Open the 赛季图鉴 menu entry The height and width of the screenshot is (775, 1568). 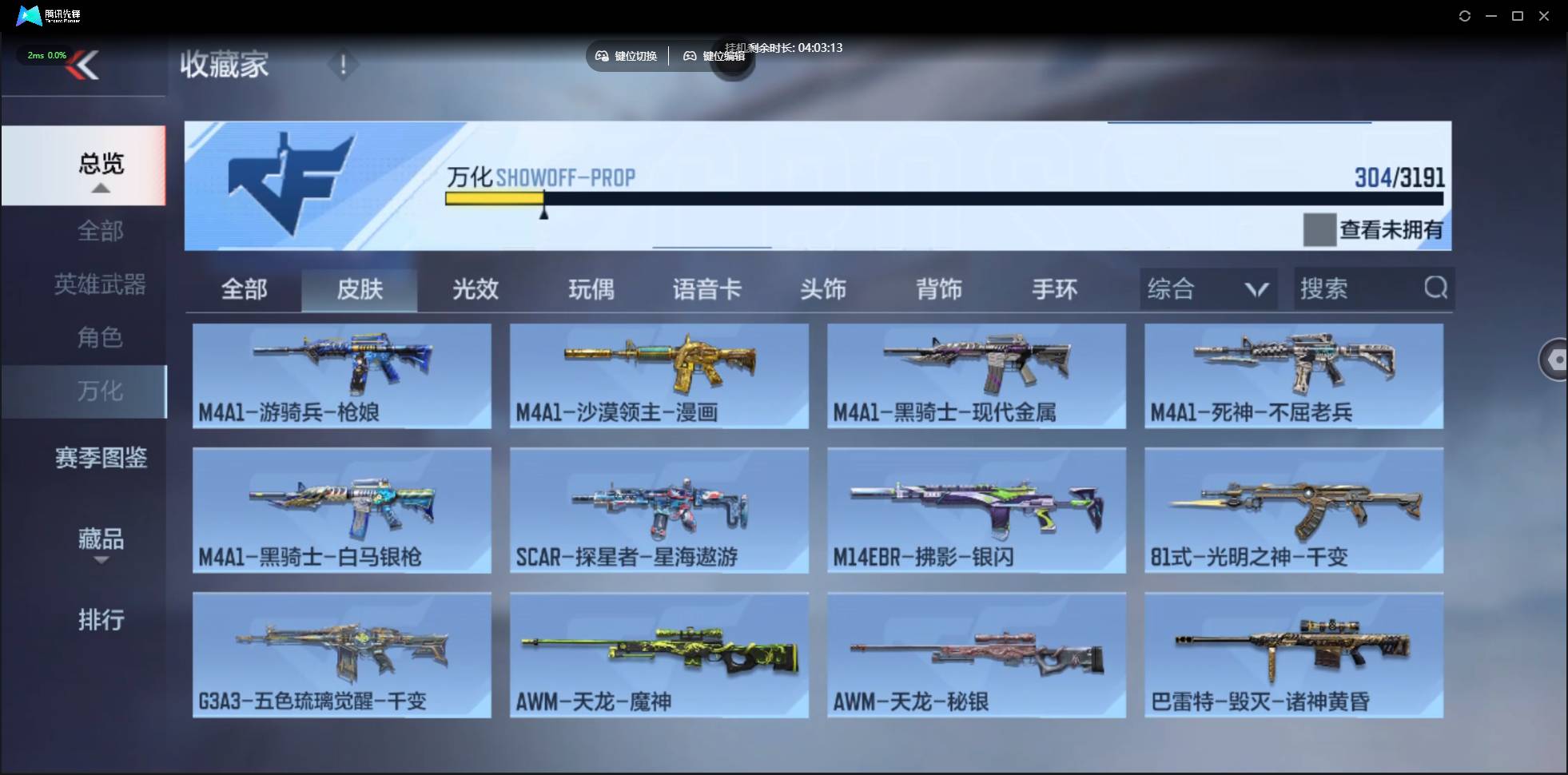coord(101,458)
